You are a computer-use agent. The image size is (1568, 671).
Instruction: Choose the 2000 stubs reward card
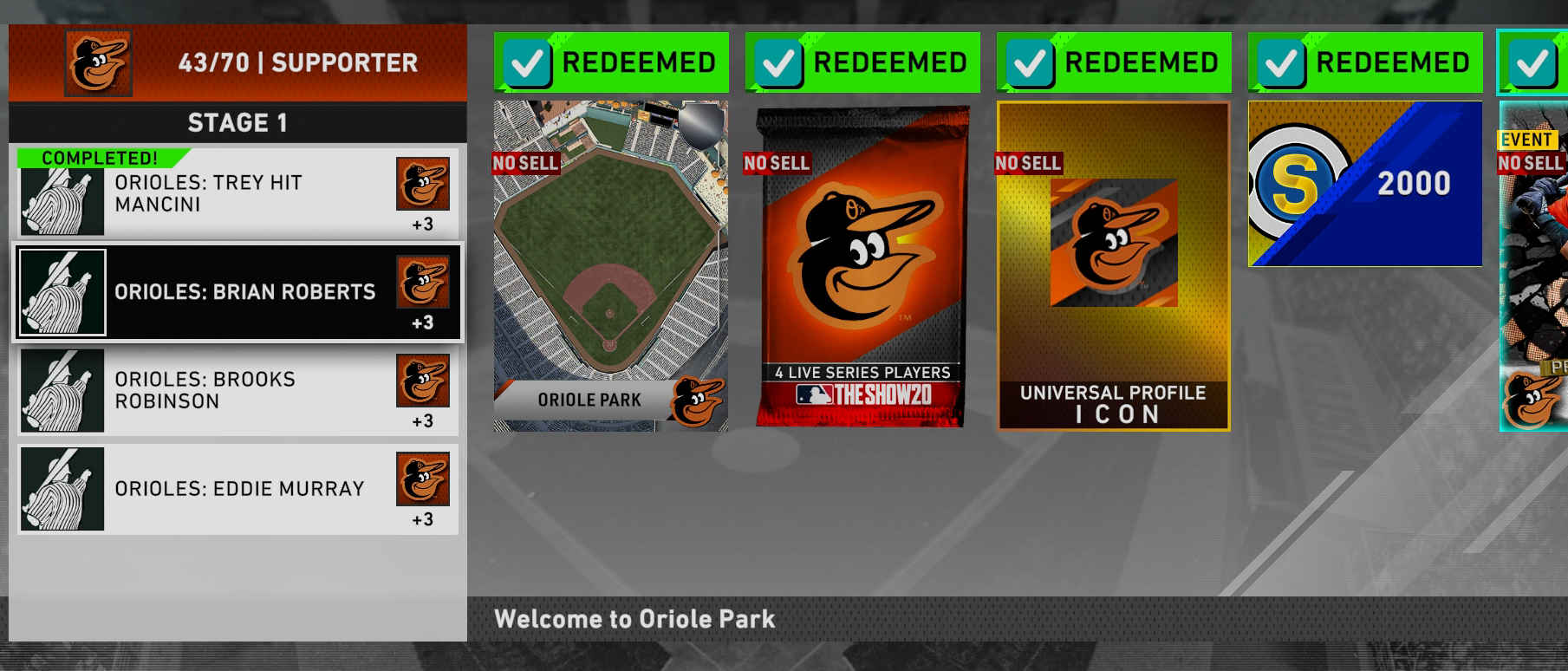point(1364,184)
